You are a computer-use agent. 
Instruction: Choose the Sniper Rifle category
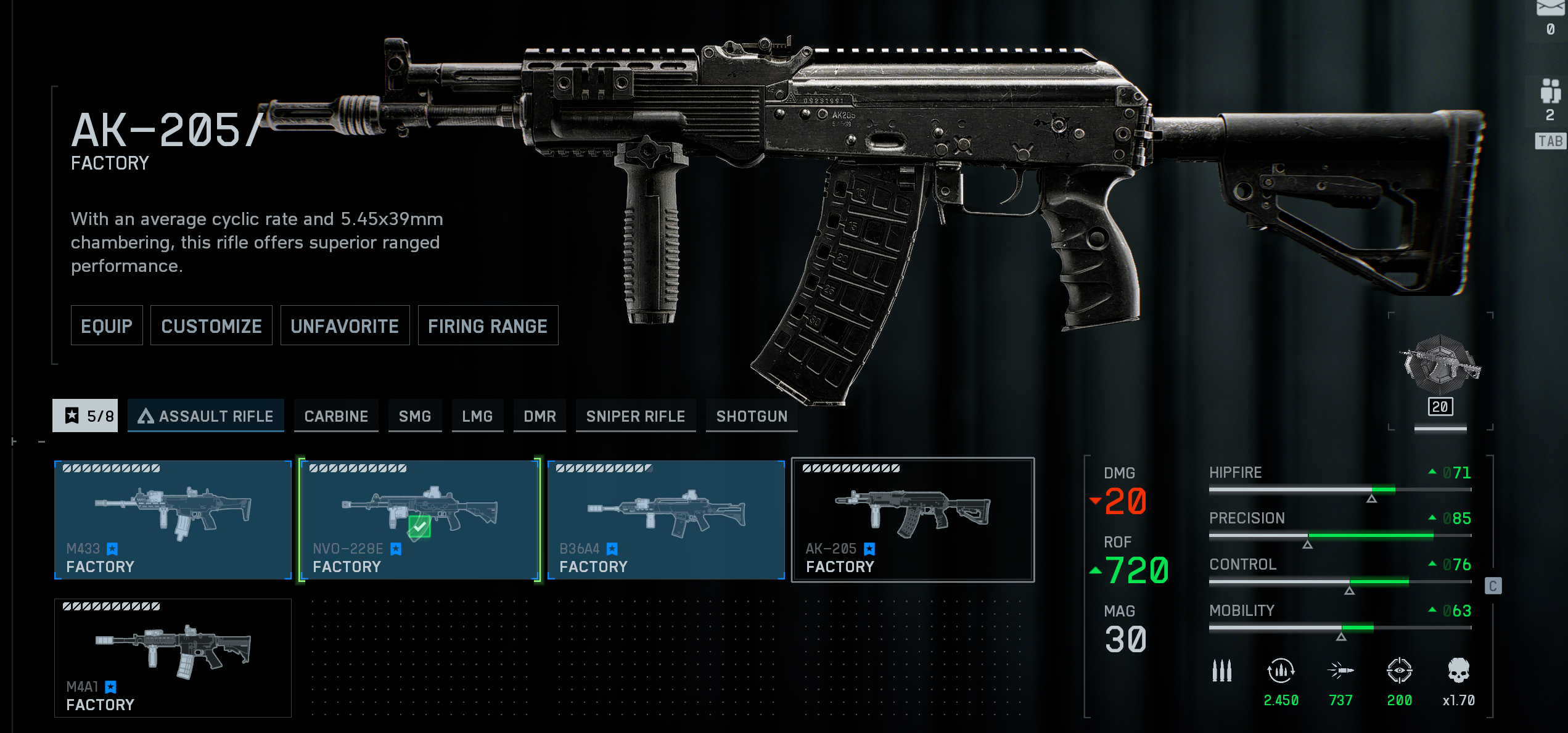[635, 416]
